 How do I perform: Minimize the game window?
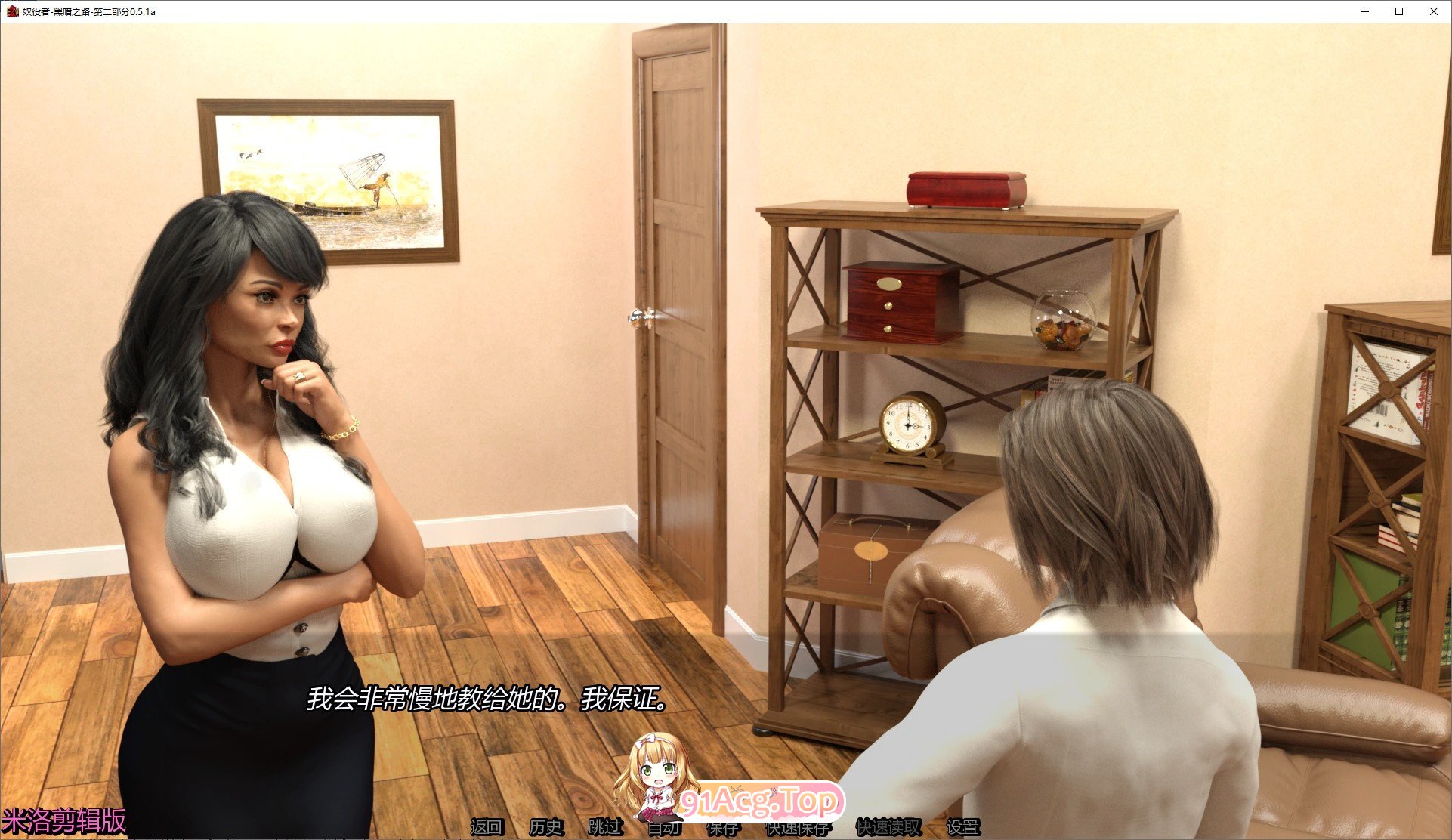click(1364, 11)
